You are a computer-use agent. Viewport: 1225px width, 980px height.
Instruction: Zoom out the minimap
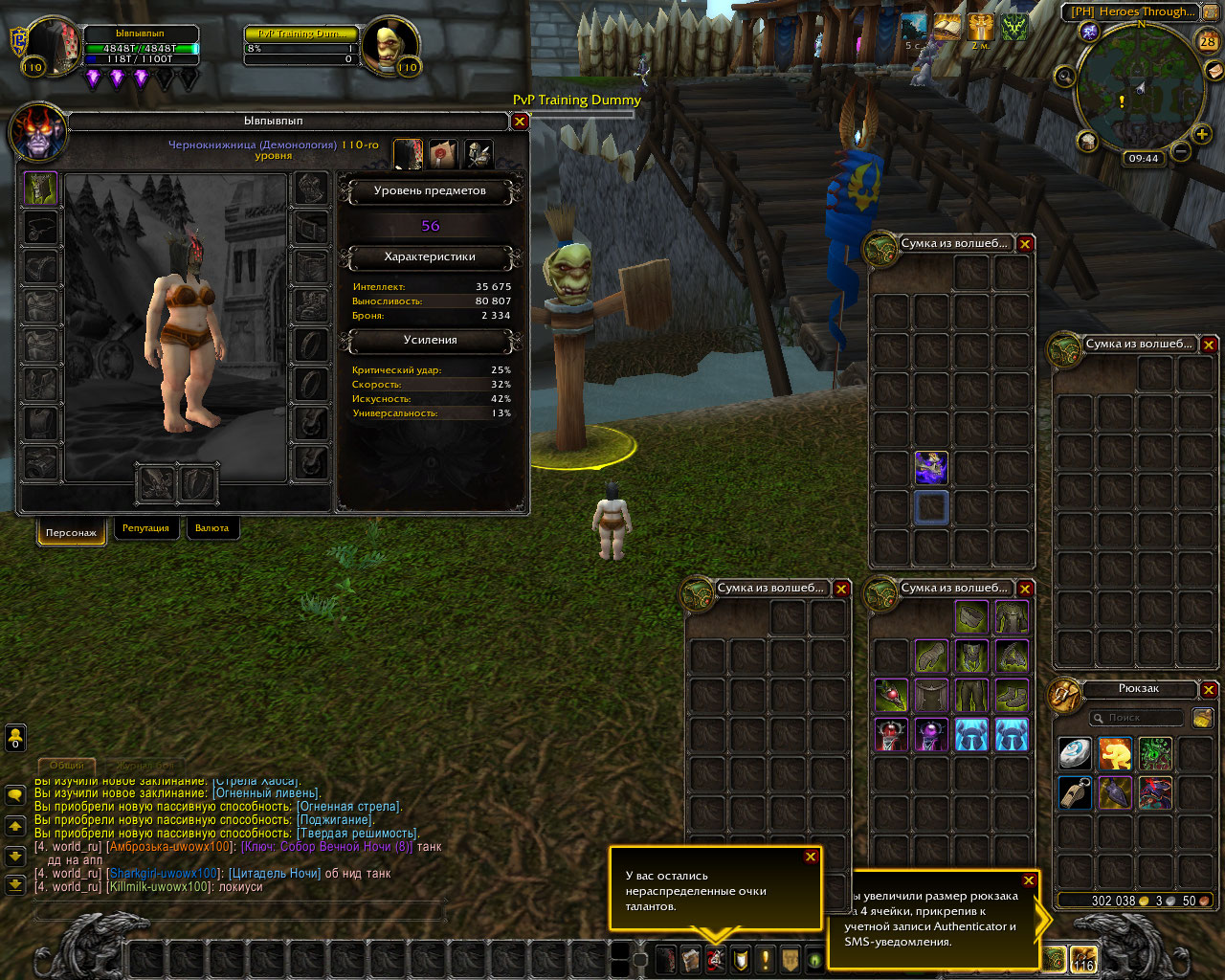click(1180, 151)
